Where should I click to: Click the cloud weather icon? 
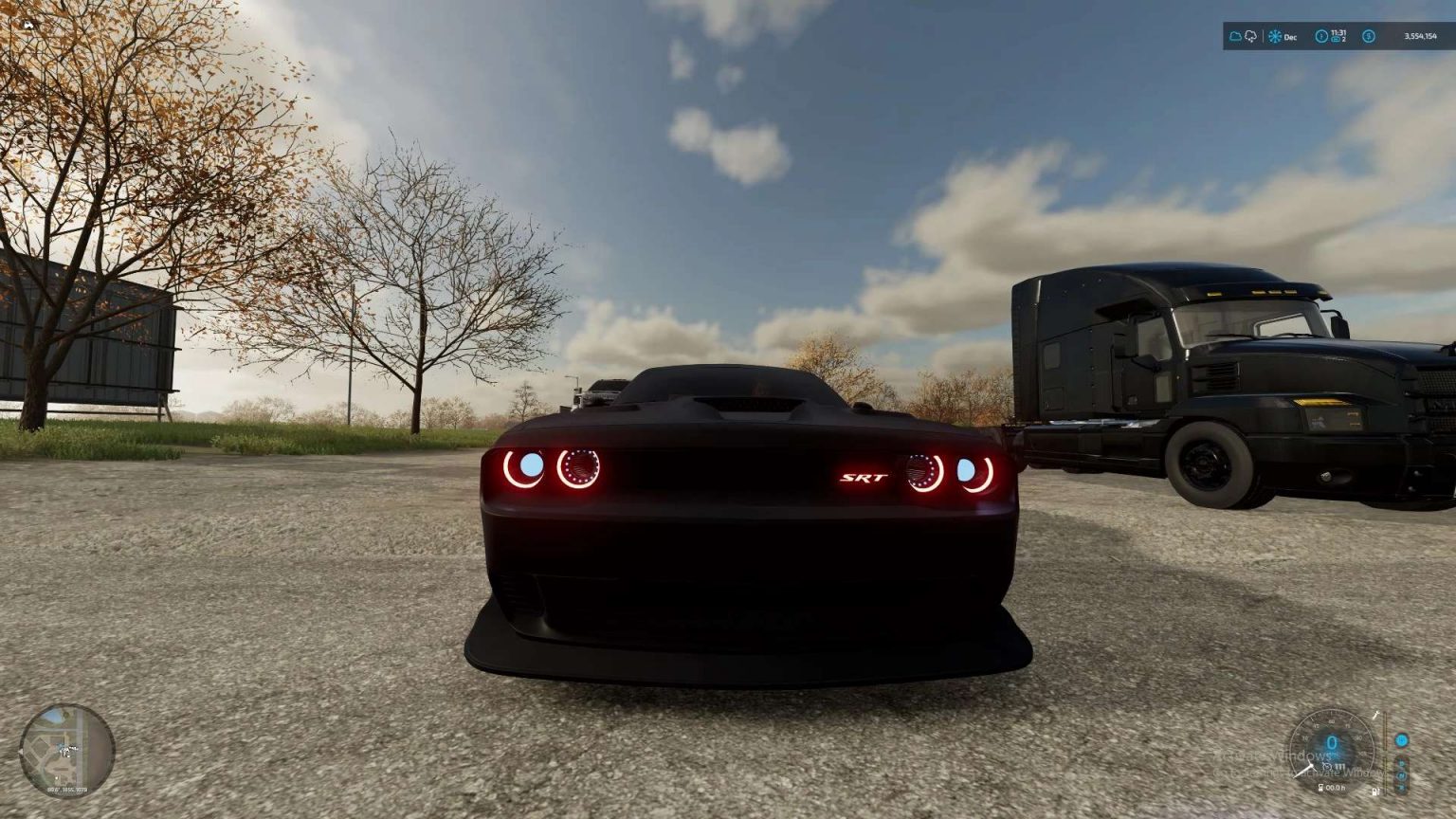pos(1236,36)
